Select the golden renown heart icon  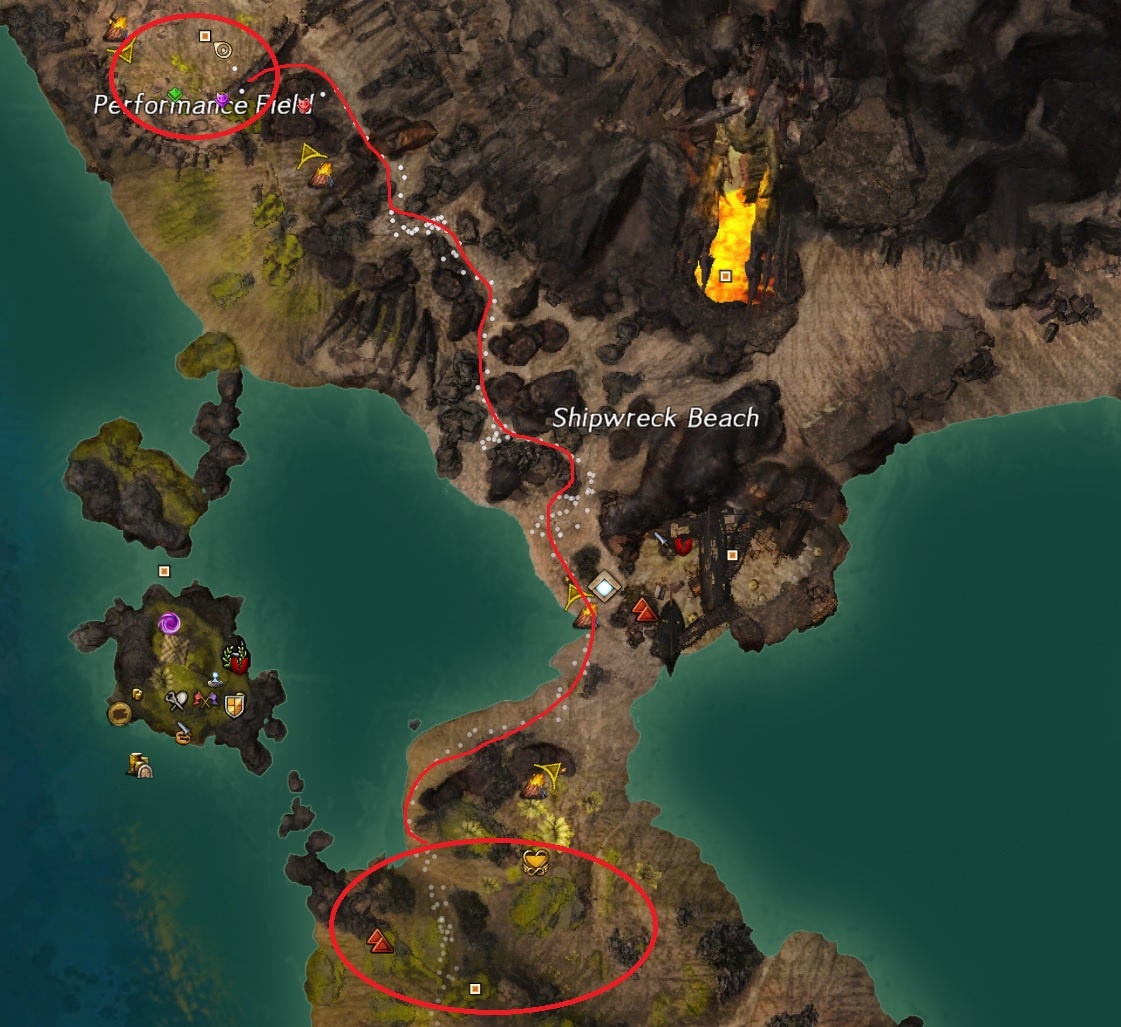point(536,860)
